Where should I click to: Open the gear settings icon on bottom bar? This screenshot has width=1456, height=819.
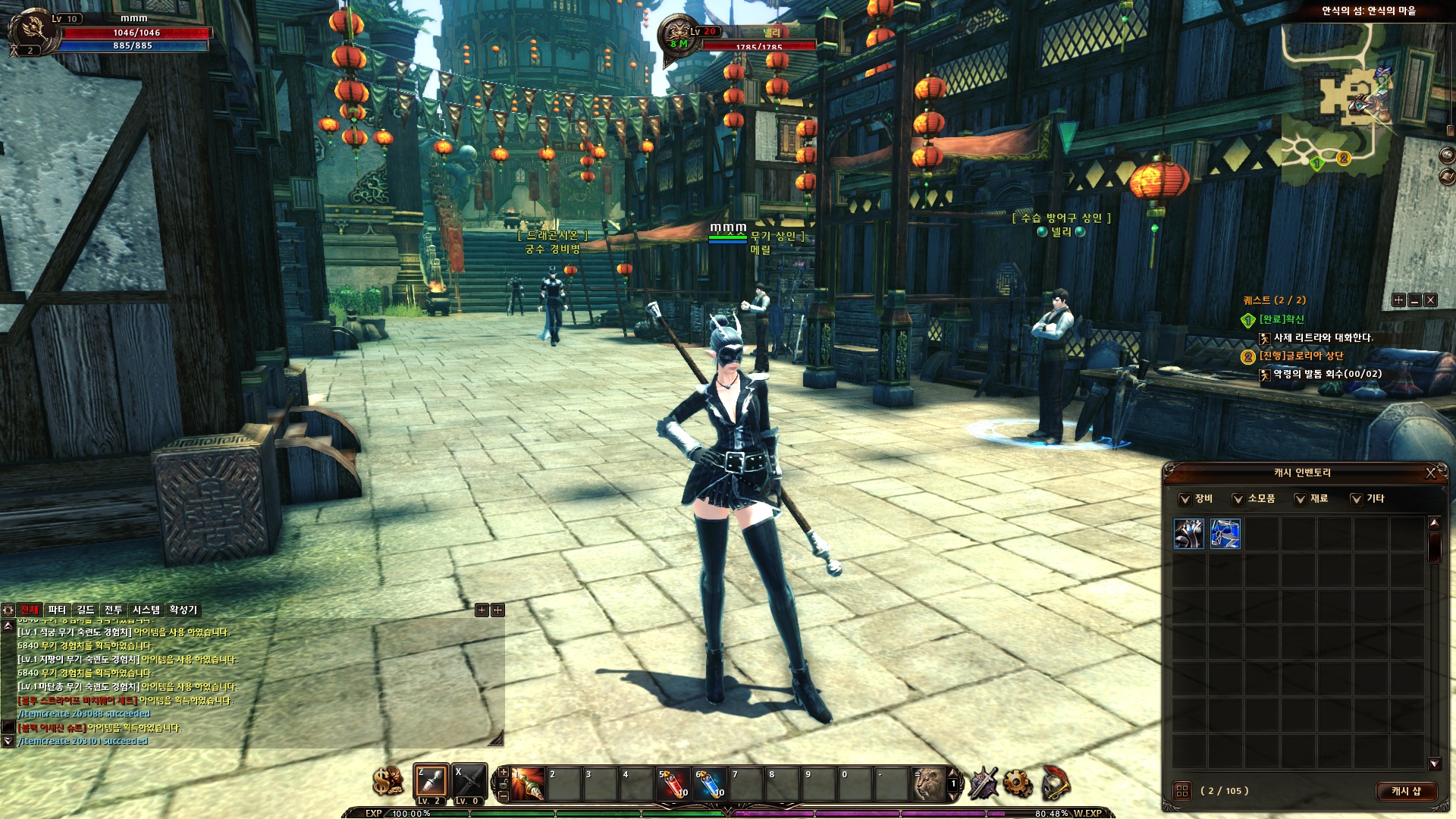pyautogui.click(x=1018, y=784)
